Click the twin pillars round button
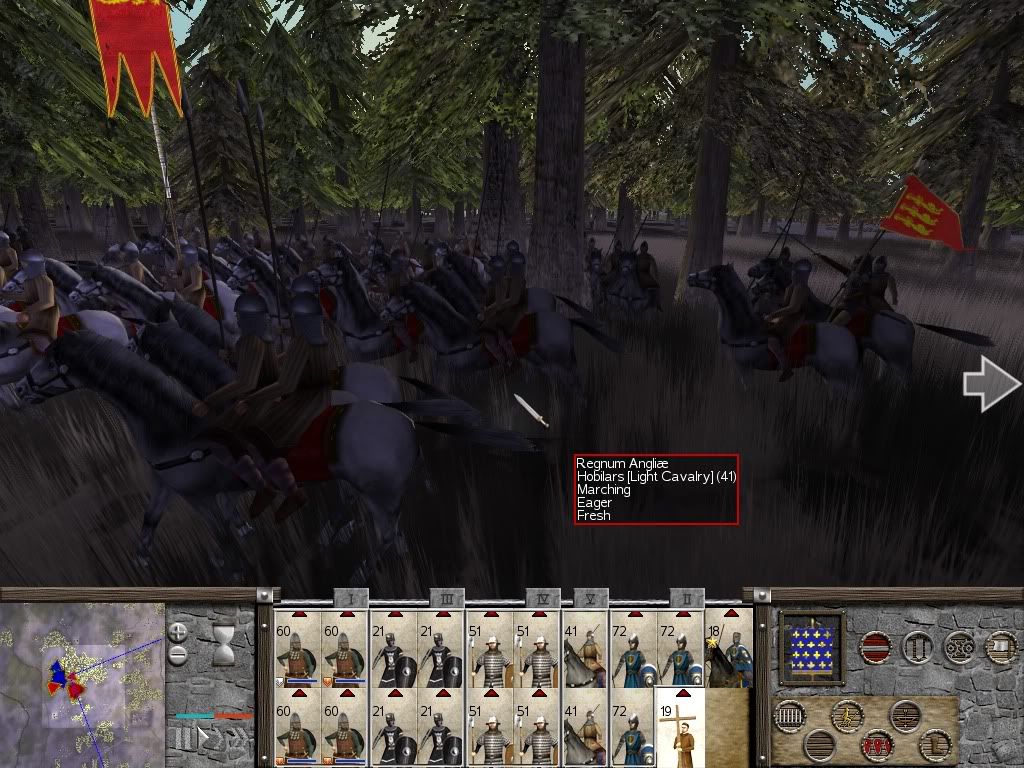This screenshot has height=768, width=1024. [x=918, y=646]
